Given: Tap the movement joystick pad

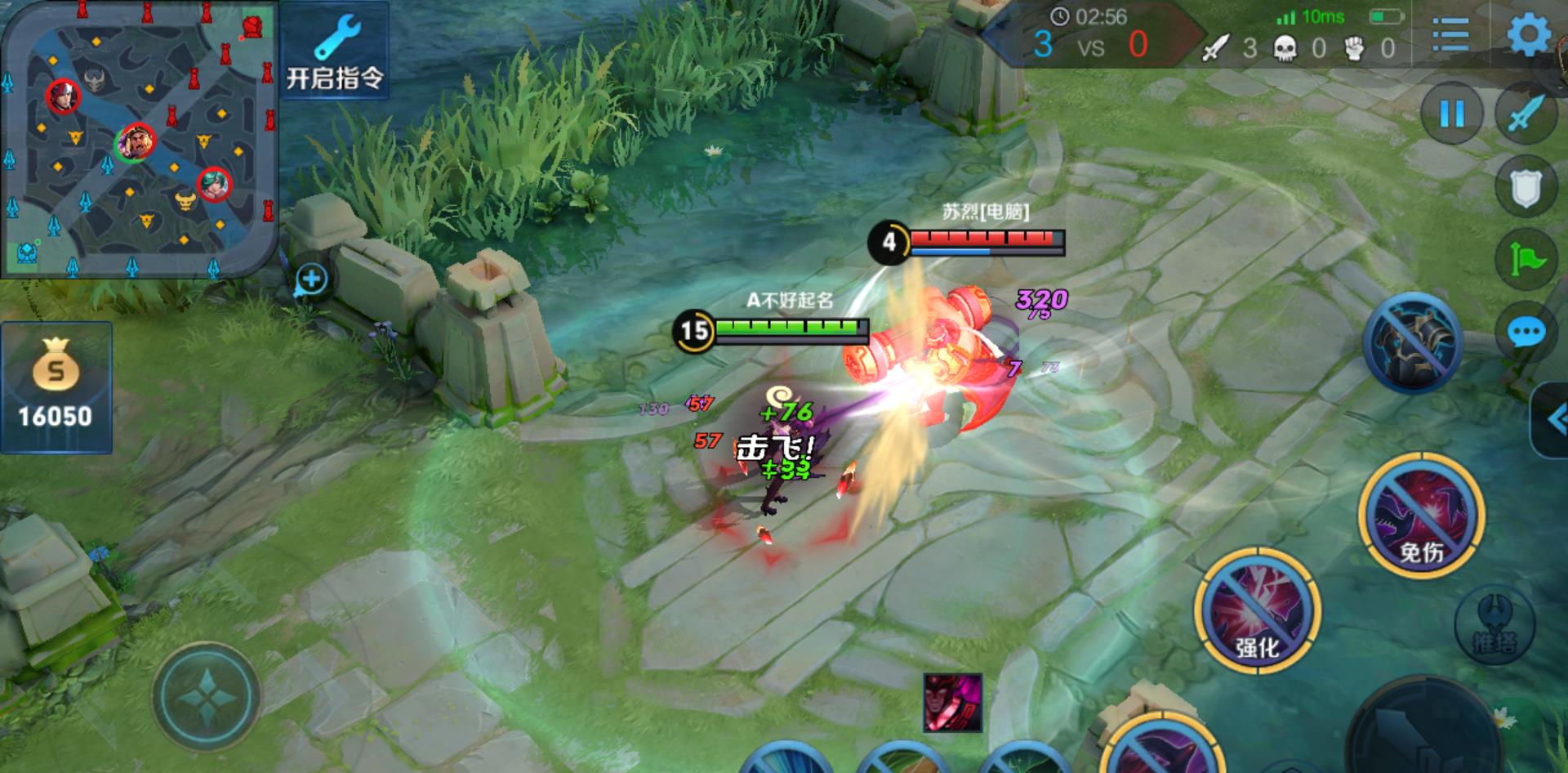Looking at the screenshot, I should click(206, 697).
